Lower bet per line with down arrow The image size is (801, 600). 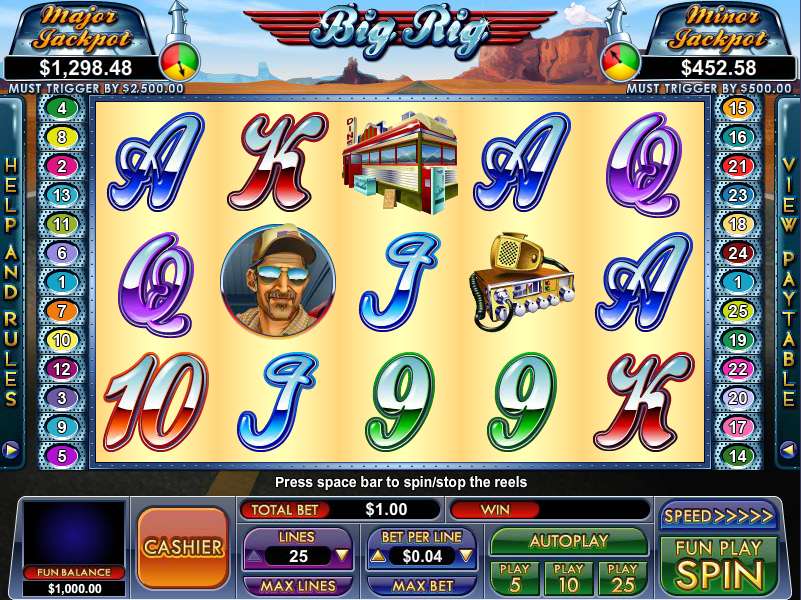(x=465, y=556)
